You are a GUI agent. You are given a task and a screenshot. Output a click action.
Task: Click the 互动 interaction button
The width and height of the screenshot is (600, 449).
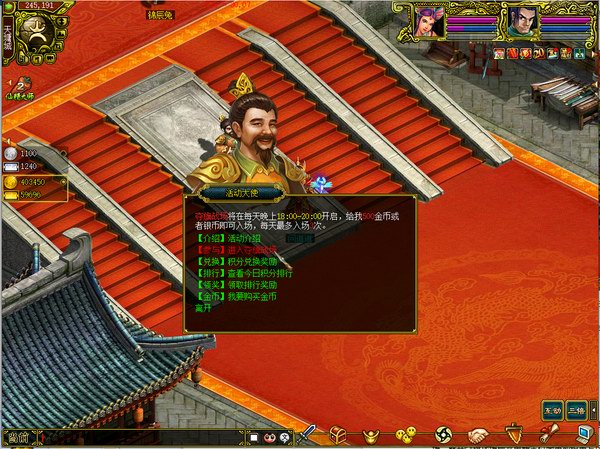point(551,410)
